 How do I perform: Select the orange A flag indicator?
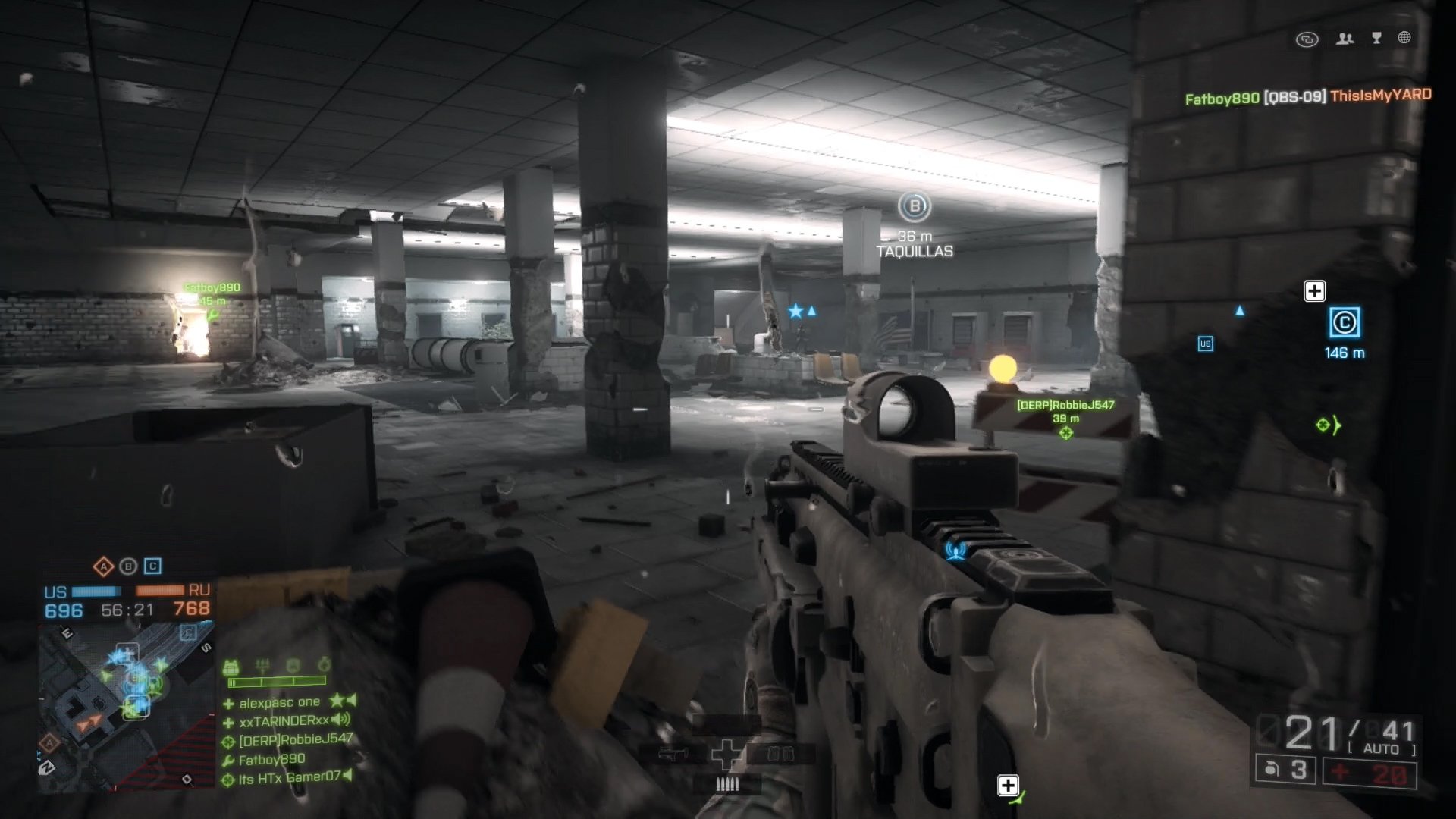(x=103, y=566)
